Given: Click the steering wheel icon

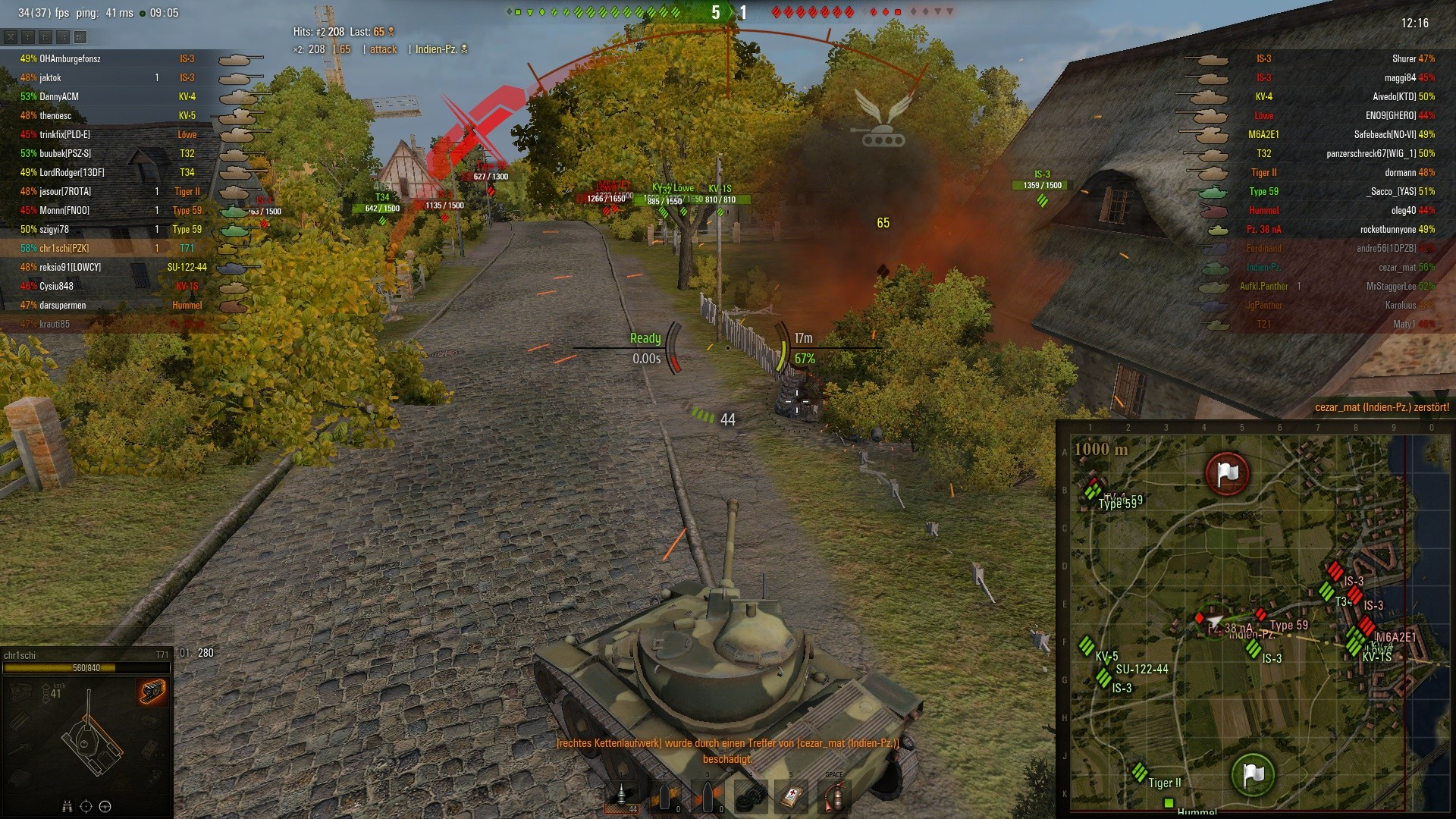Looking at the screenshot, I should click(x=105, y=806).
